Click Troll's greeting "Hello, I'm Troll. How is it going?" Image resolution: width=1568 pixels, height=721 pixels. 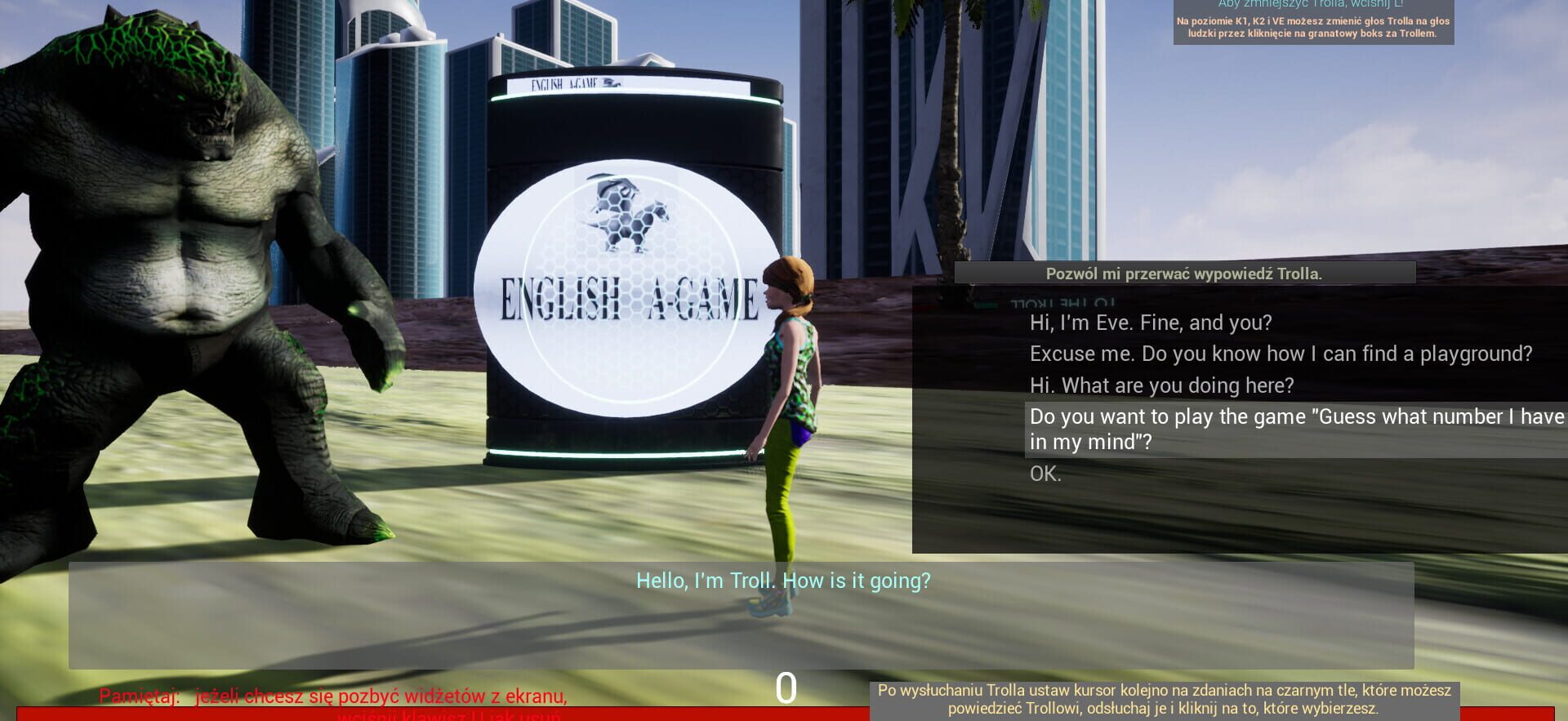click(783, 581)
